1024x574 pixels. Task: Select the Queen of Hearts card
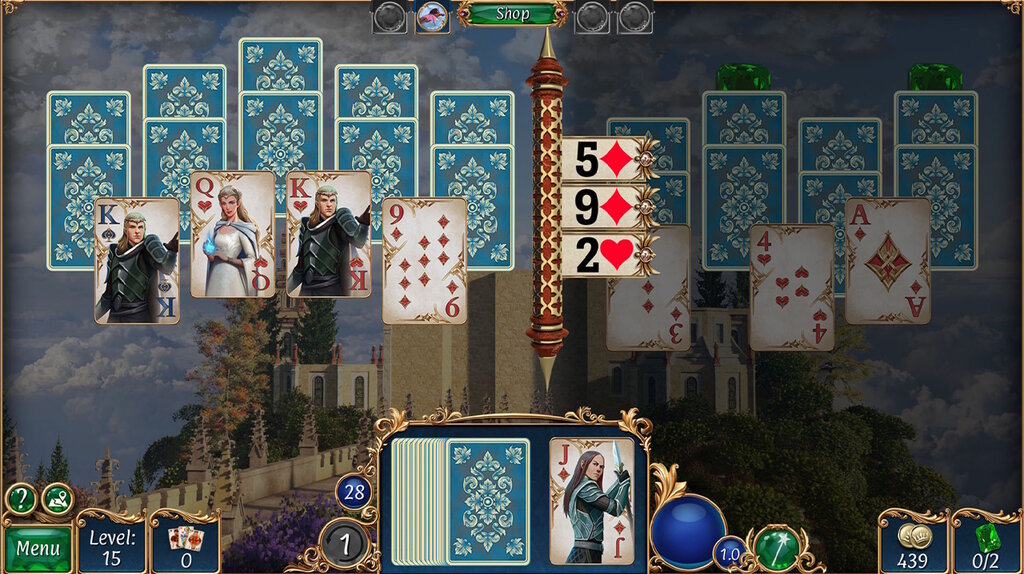pyautogui.click(x=233, y=234)
